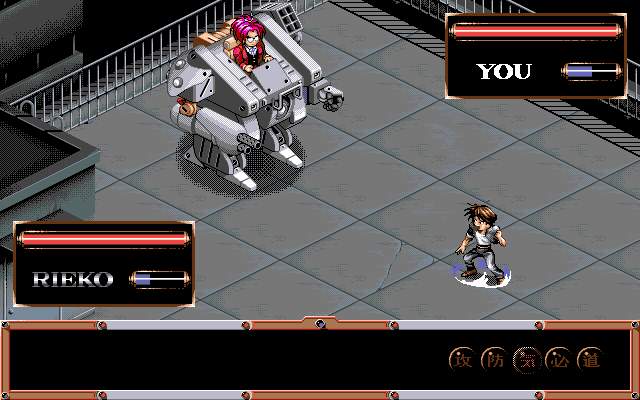The width and height of the screenshot is (640, 400).
Task: Open the 道 item command
Action: pyautogui.click(x=590, y=360)
